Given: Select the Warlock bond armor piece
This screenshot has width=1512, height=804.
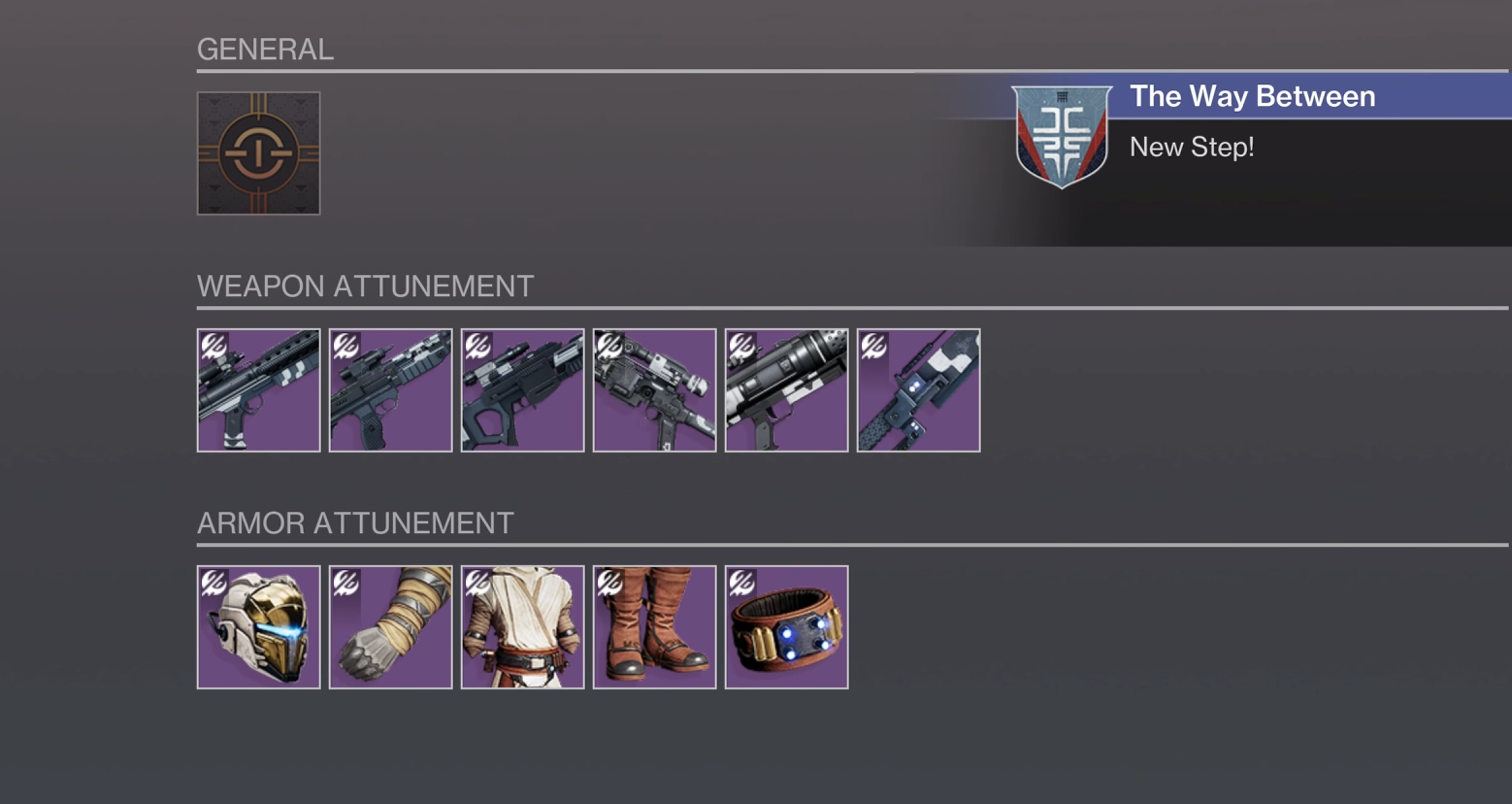Looking at the screenshot, I should pyautogui.click(x=786, y=626).
